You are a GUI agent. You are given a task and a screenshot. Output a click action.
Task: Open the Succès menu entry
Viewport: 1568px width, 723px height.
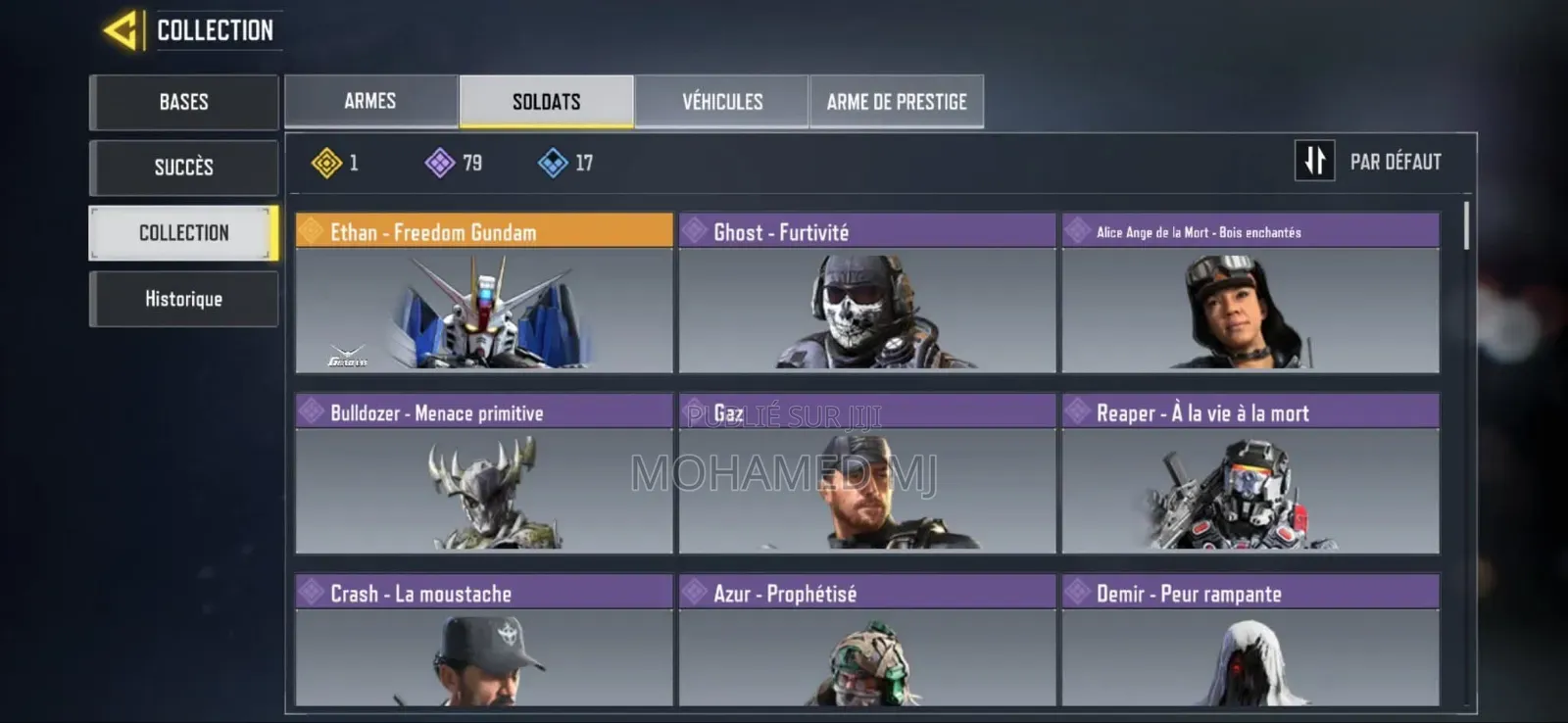(183, 168)
